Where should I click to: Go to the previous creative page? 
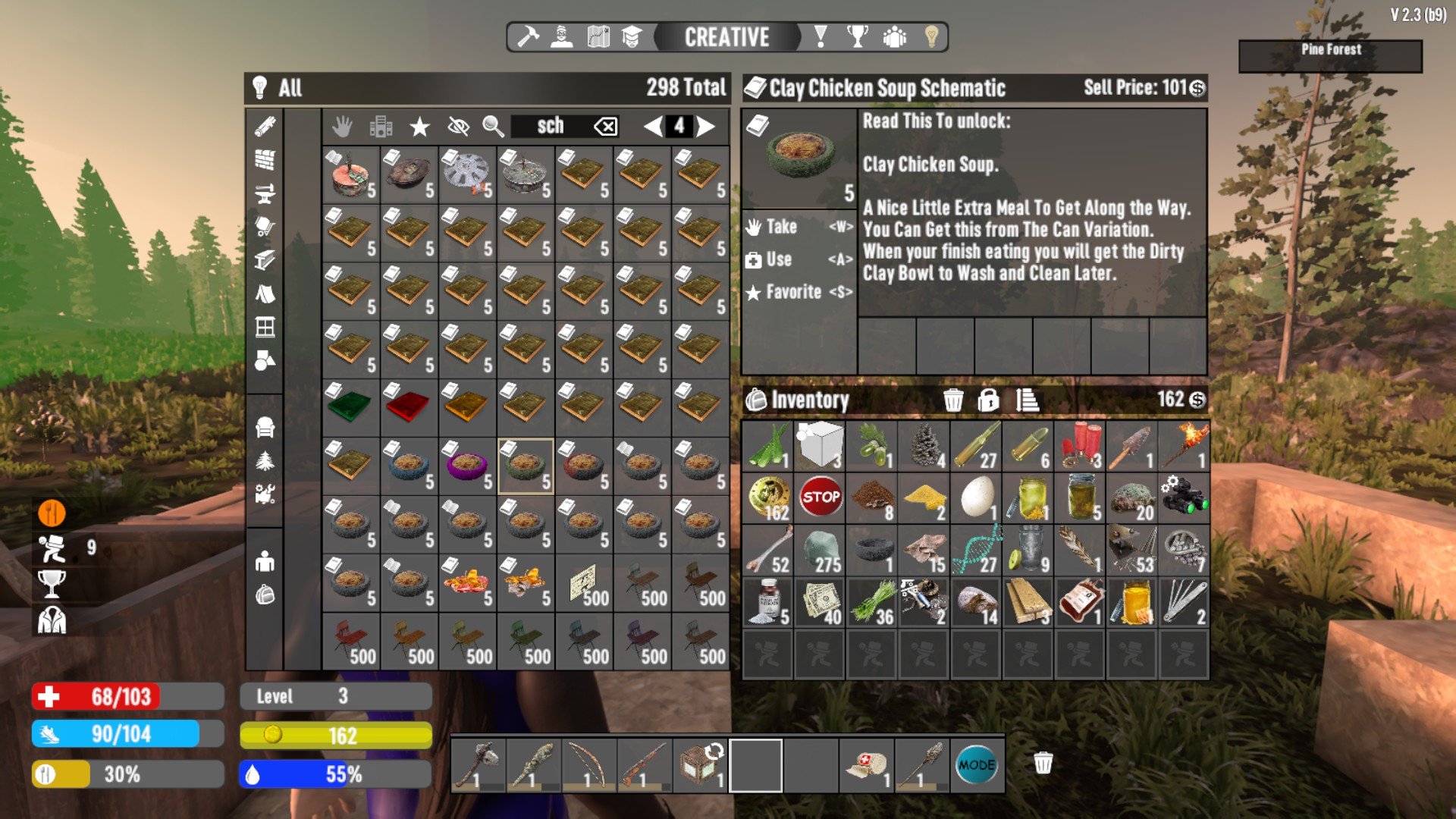[652, 127]
